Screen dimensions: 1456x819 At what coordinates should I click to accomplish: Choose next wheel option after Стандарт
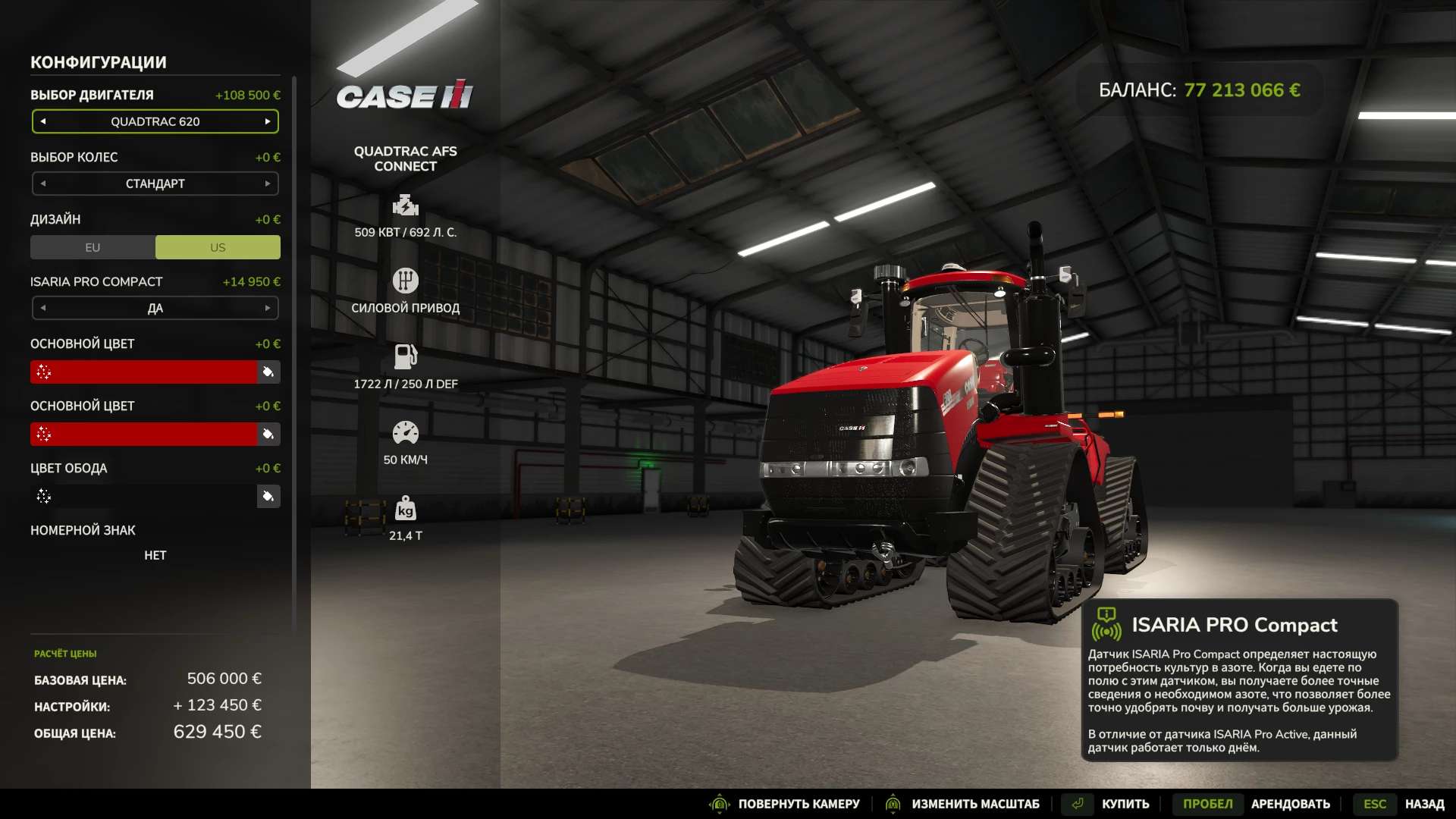click(268, 184)
